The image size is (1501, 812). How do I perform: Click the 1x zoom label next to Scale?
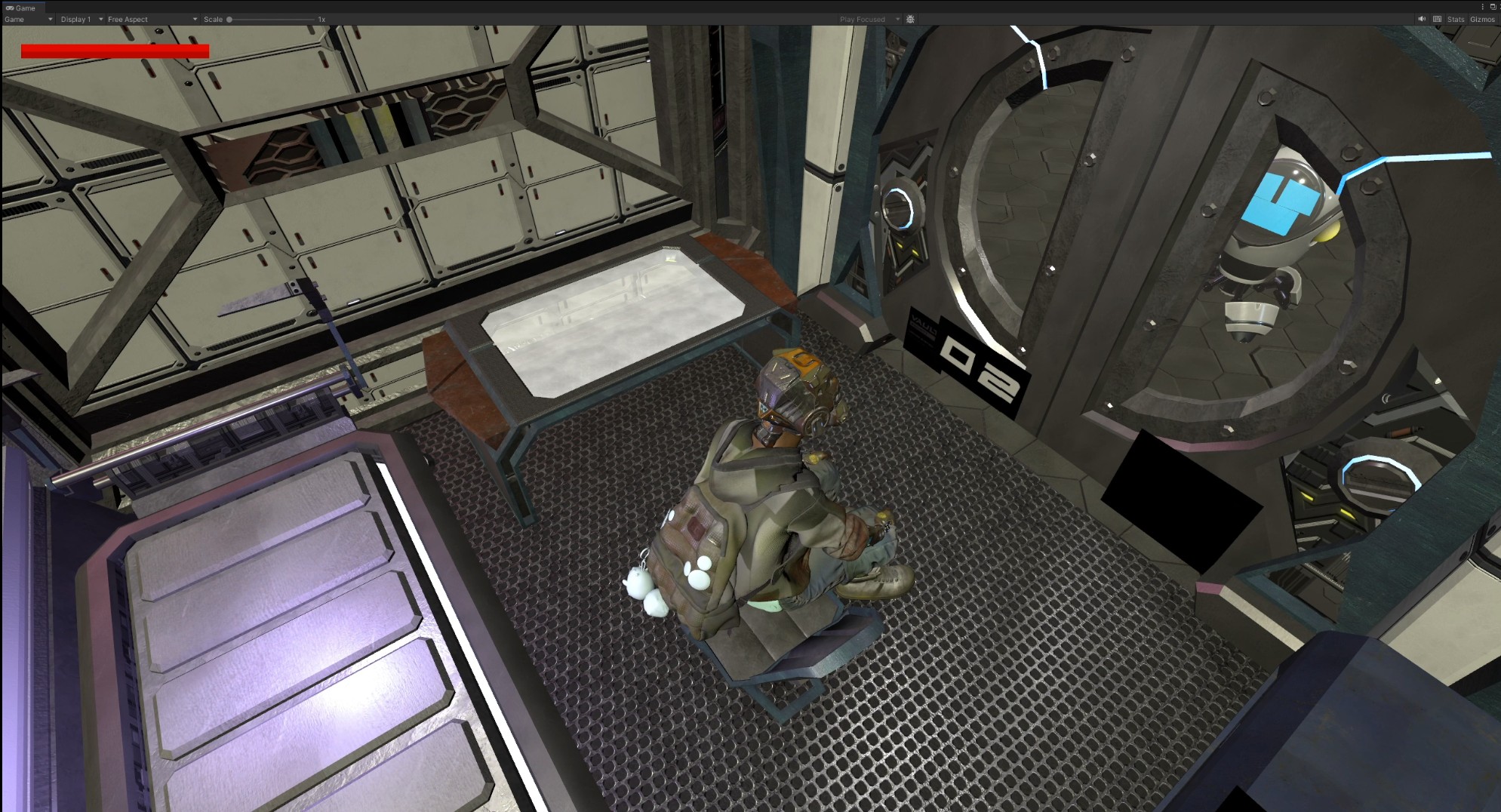coord(321,19)
